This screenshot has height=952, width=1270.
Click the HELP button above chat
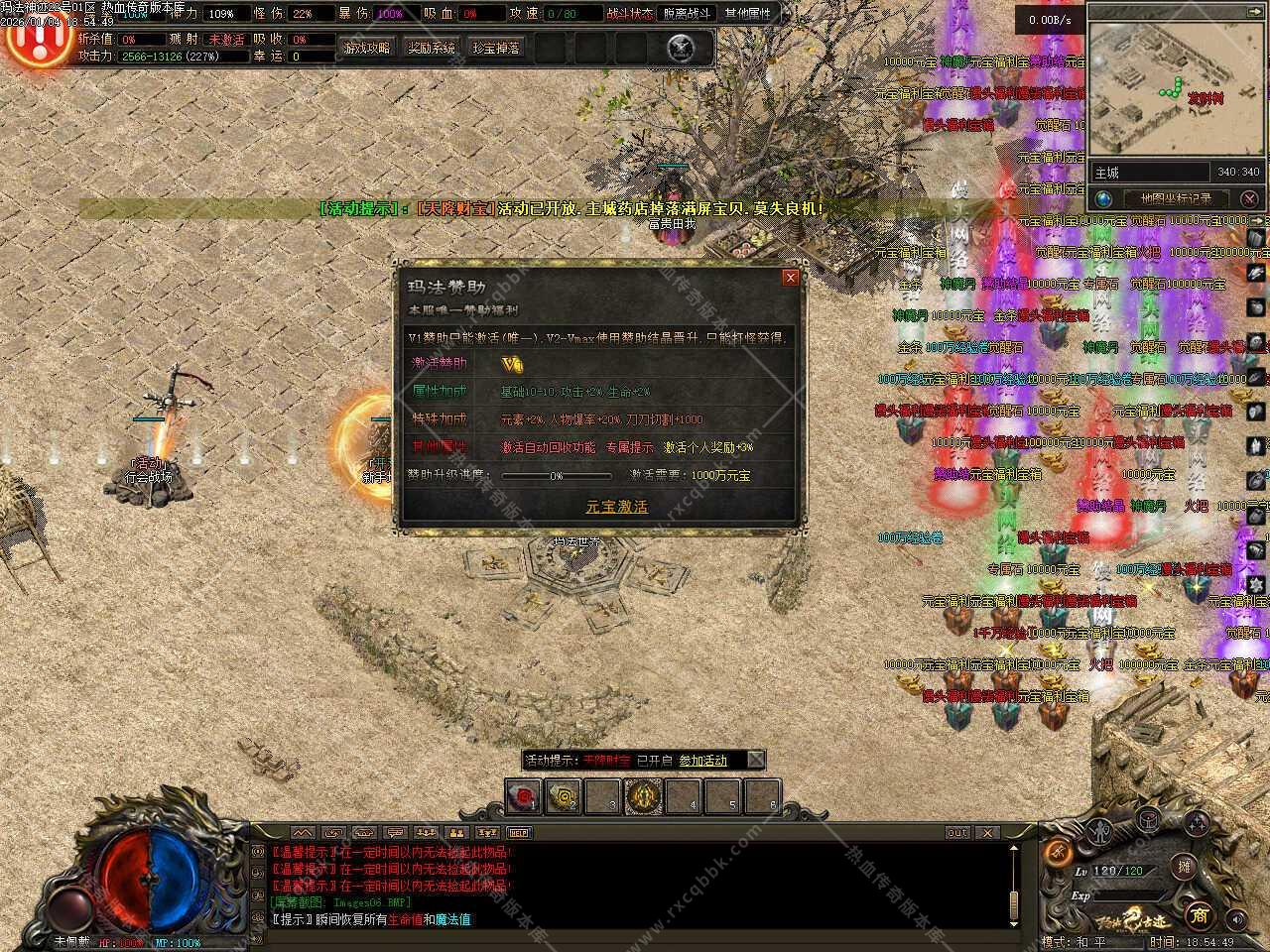[x=519, y=833]
